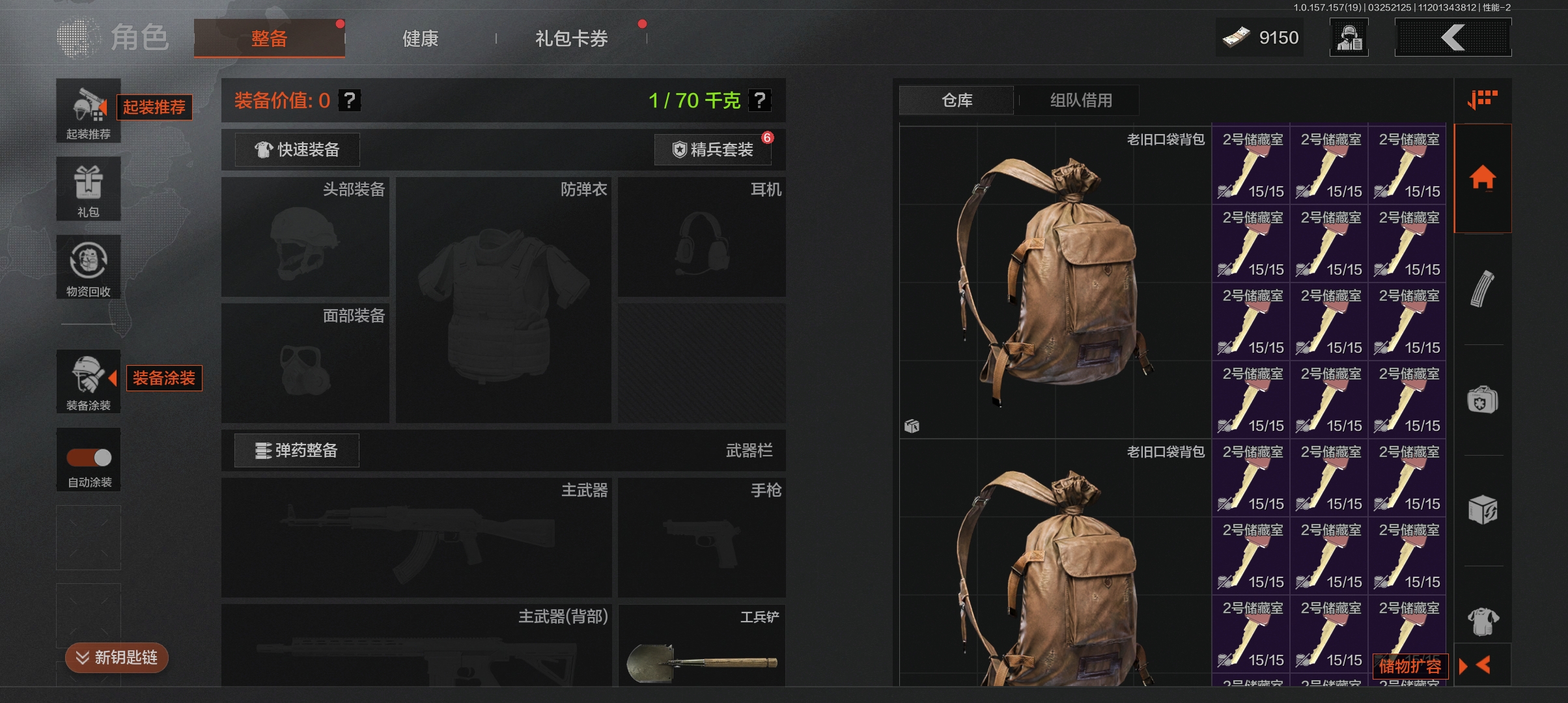The width and height of the screenshot is (1568, 703).
Task: Select the 整备 tab
Action: point(269,39)
